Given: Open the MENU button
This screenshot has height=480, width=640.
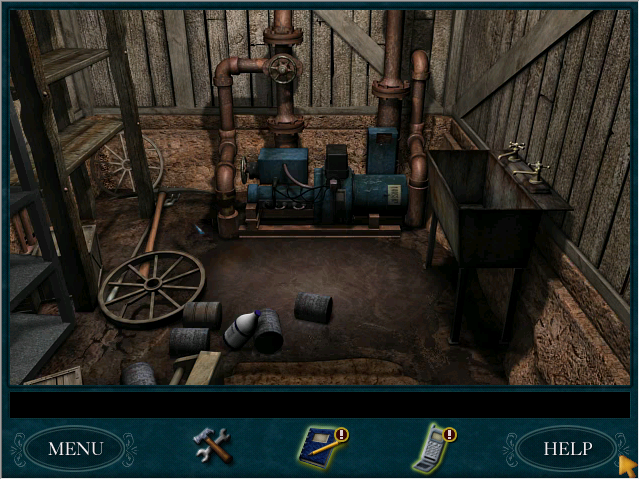Looking at the screenshot, I should click(x=75, y=449).
